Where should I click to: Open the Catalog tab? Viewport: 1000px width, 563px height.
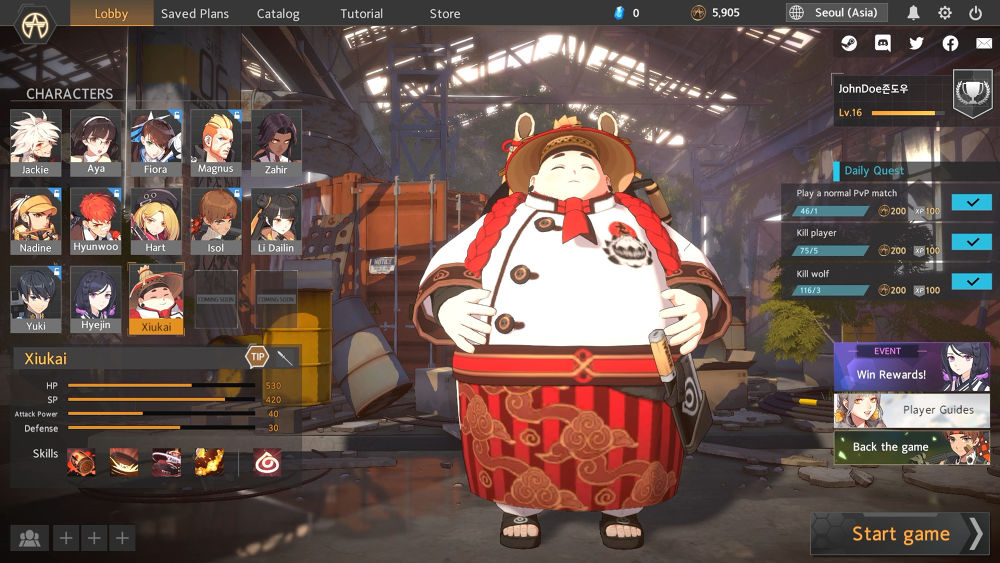click(x=278, y=14)
